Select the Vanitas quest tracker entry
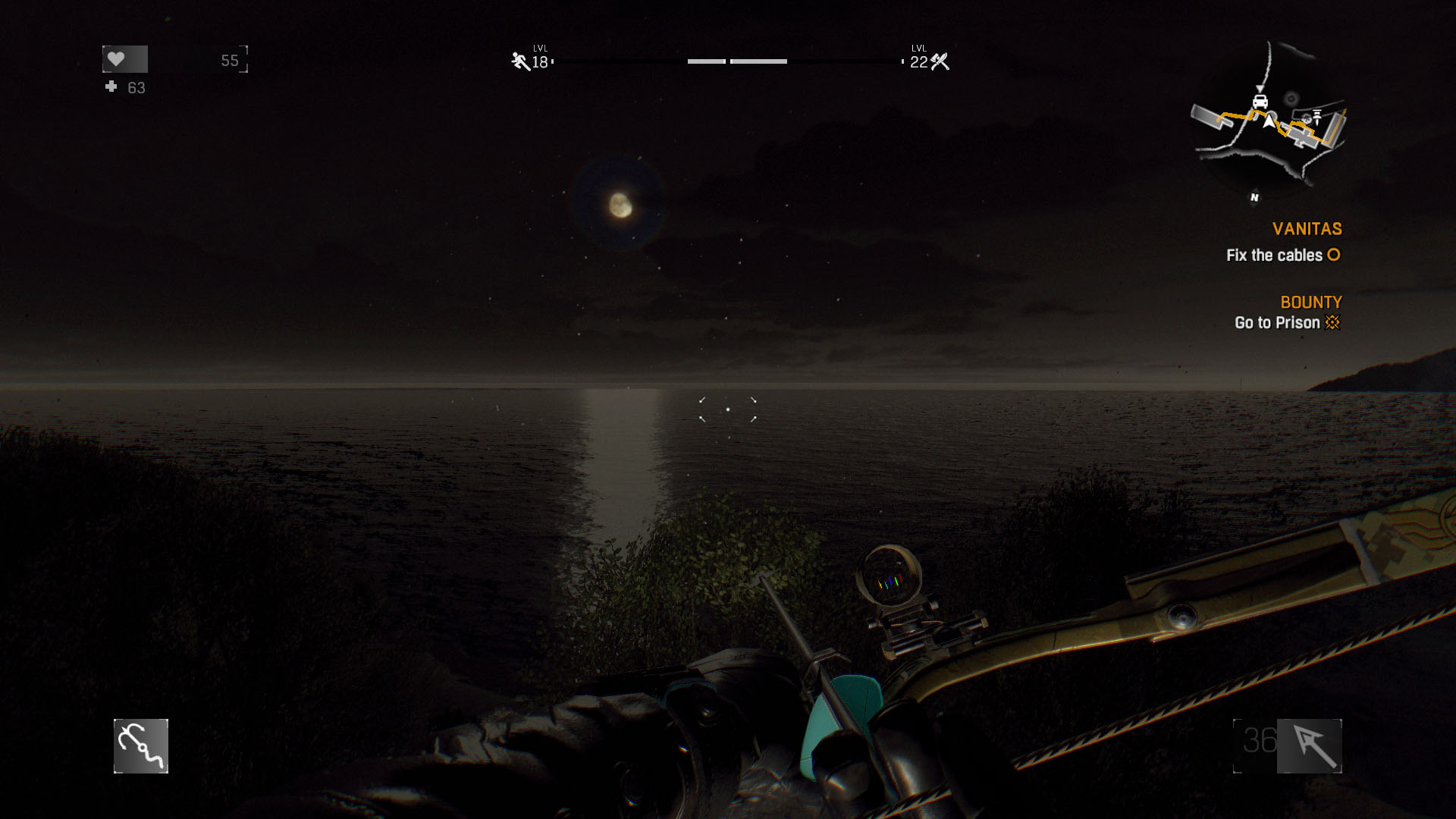The width and height of the screenshot is (1456, 819). [x=1307, y=229]
